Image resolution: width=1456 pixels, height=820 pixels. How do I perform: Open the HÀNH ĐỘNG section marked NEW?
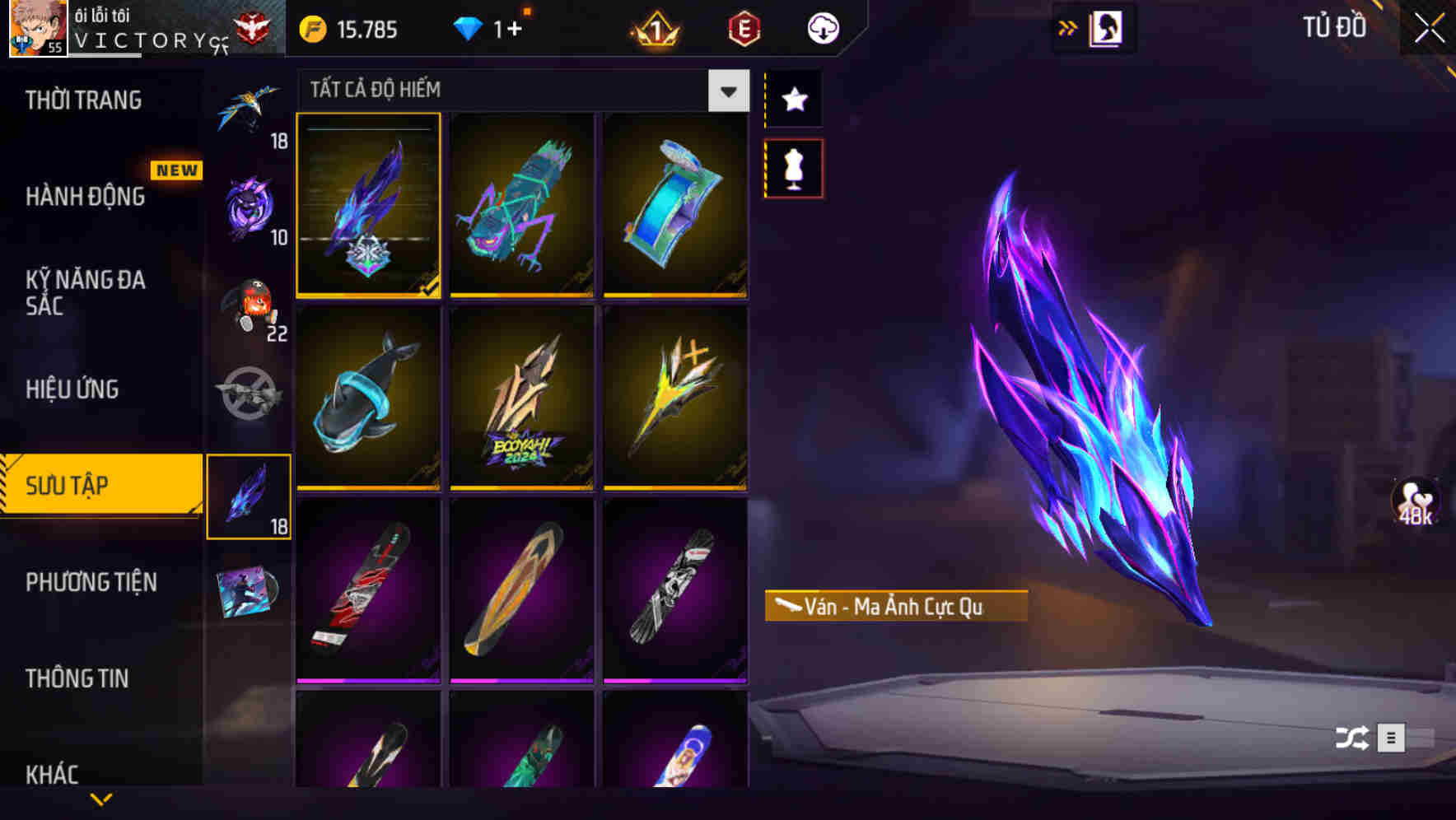click(86, 198)
